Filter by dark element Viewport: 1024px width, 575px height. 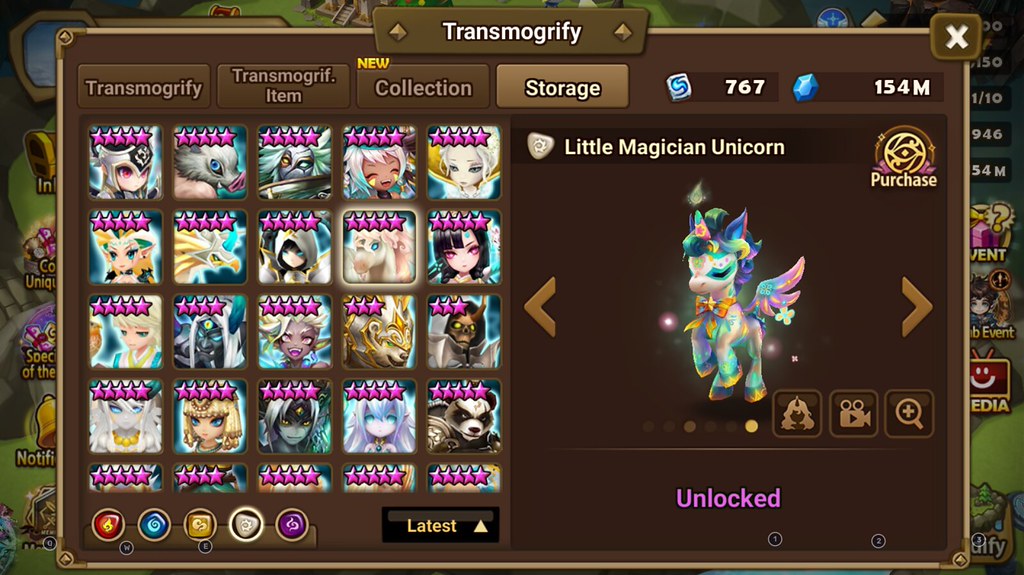tap(292, 524)
